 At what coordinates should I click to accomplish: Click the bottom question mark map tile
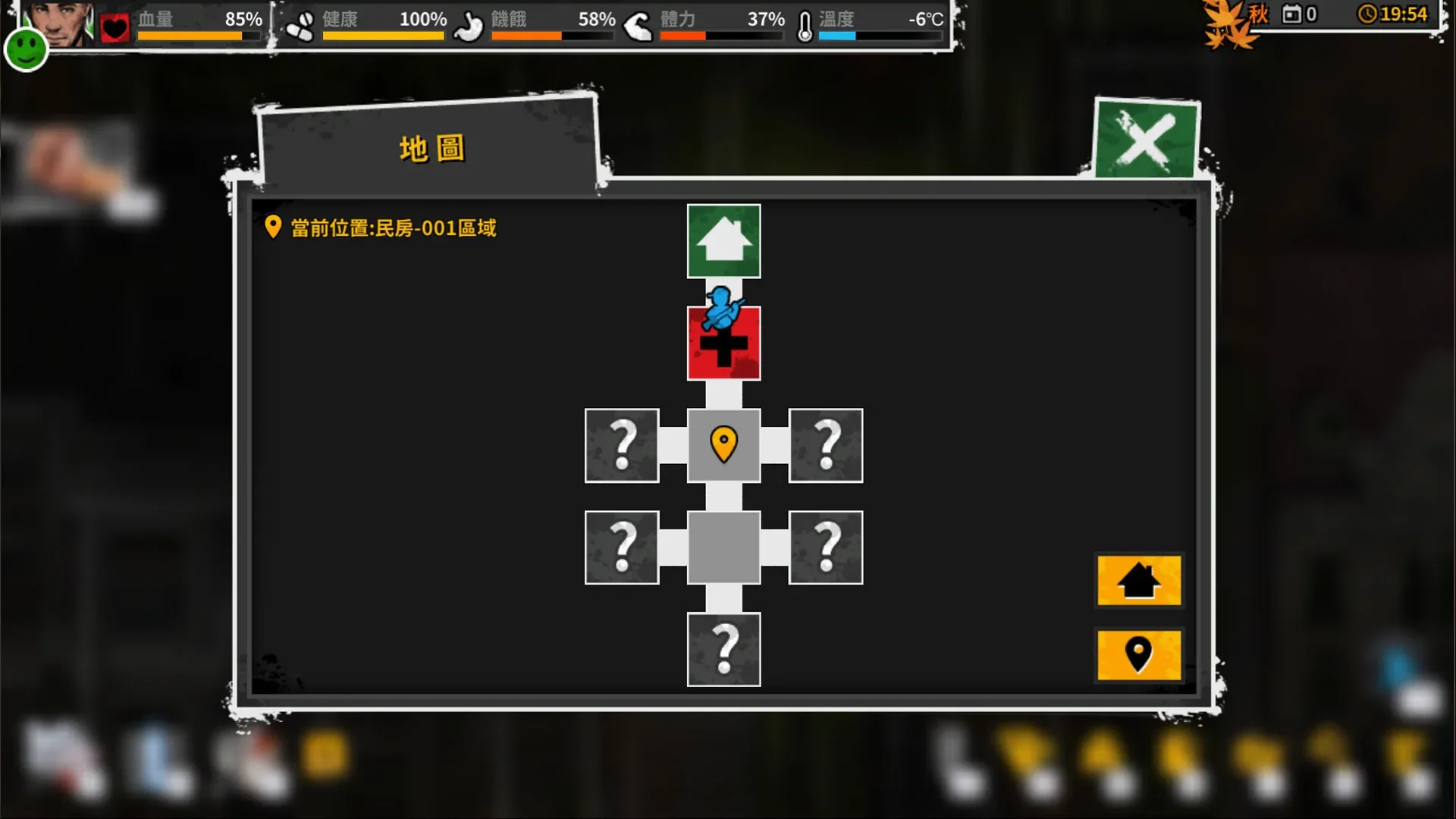coord(723,651)
